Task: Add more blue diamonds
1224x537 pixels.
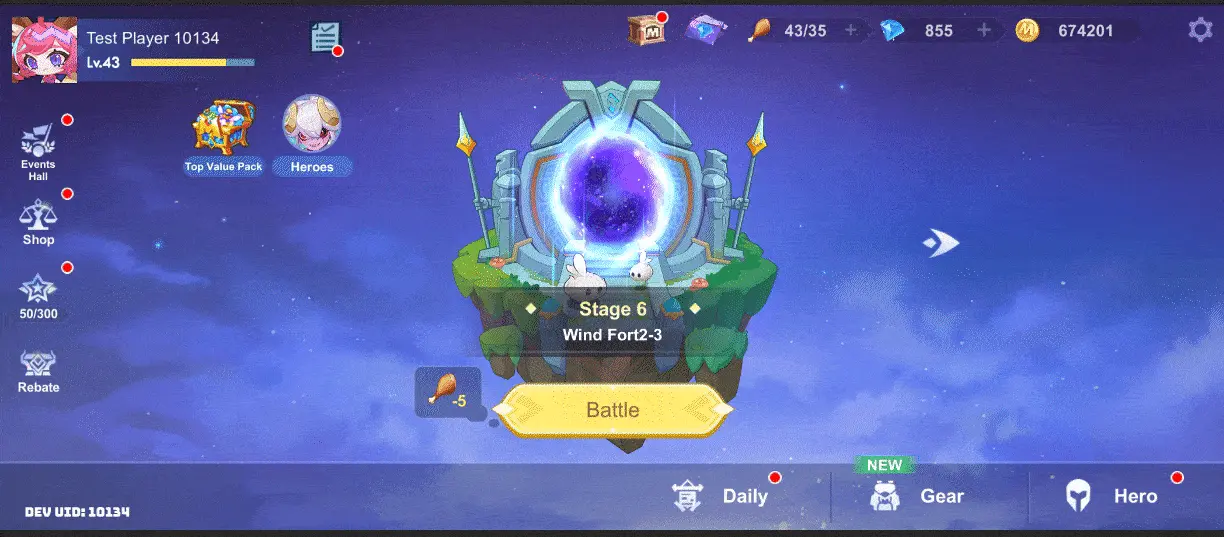Action: pyautogui.click(x=984, y=30)
